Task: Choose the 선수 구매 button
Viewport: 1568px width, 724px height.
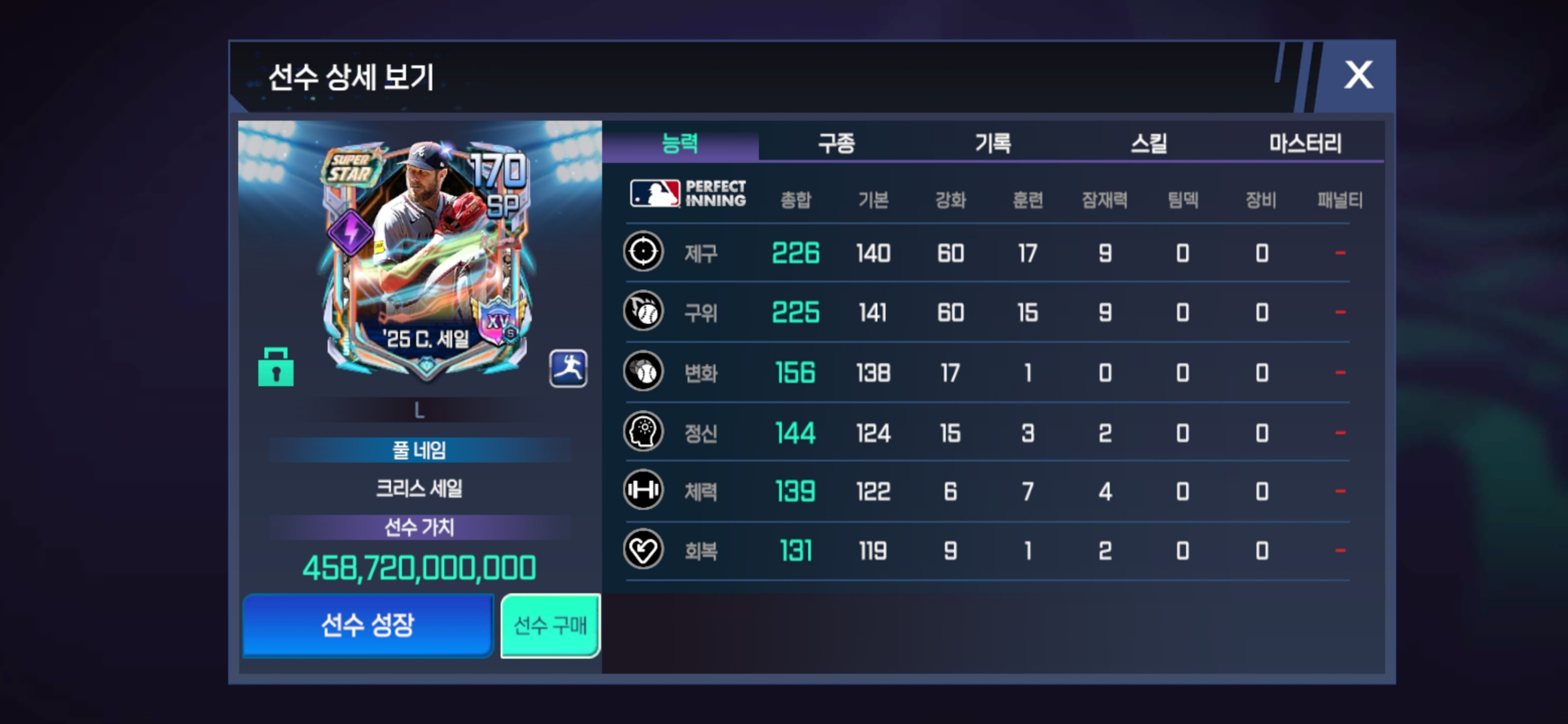Action: click(550, 625)
